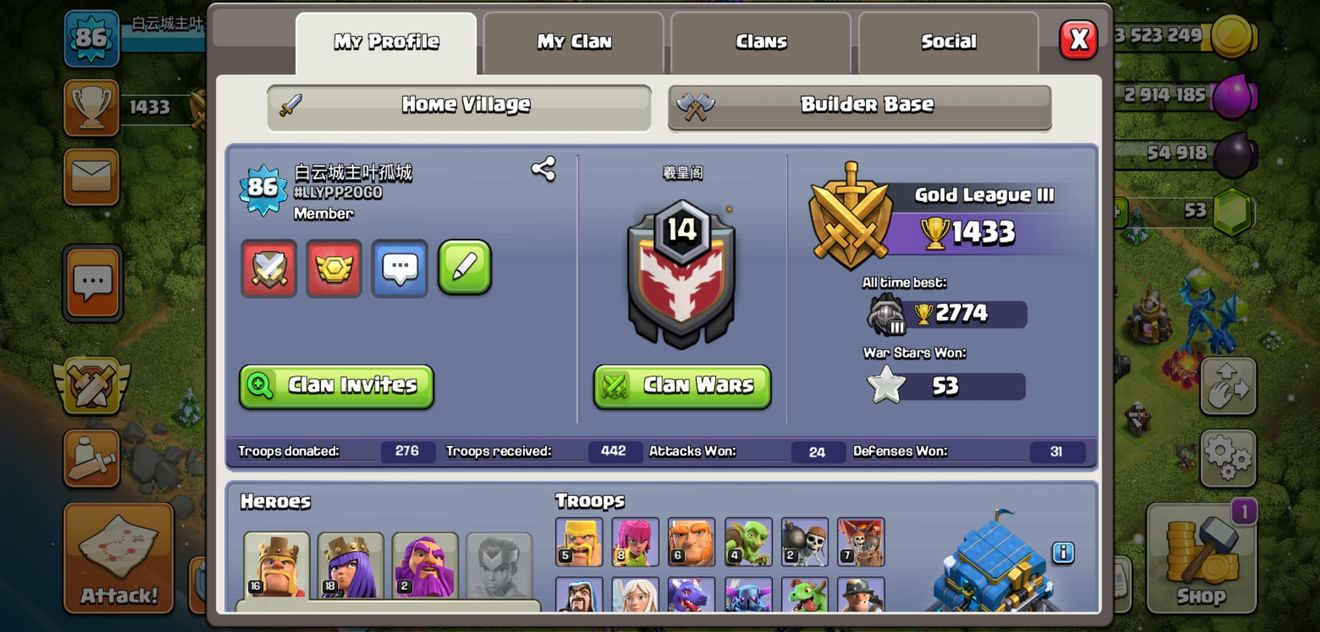Viewport: 1320px width, 632px height.
Task: Open Clan Invites
Action: [336, 386]
